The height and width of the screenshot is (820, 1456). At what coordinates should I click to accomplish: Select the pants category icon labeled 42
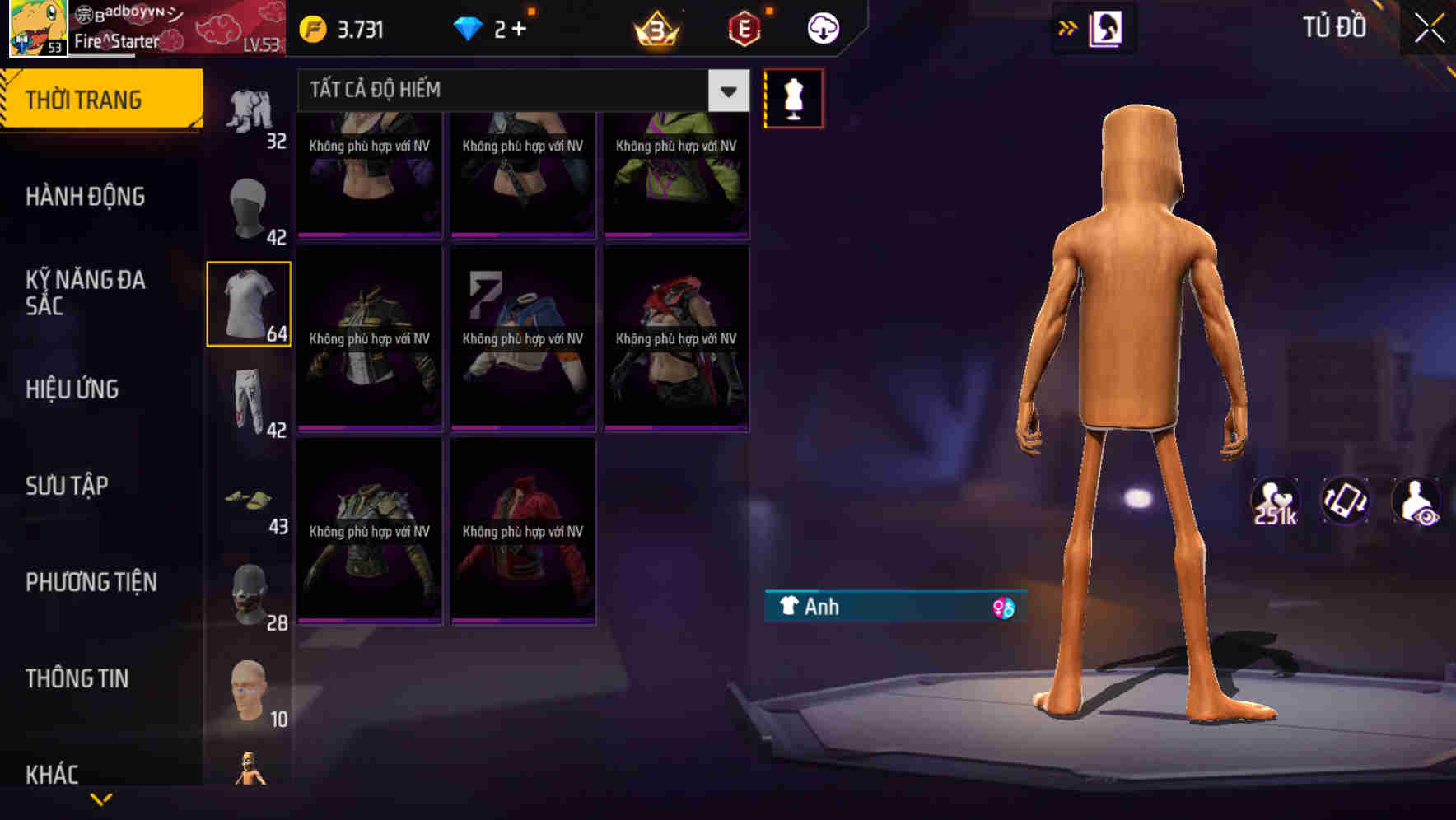click(x=249, y=403)
